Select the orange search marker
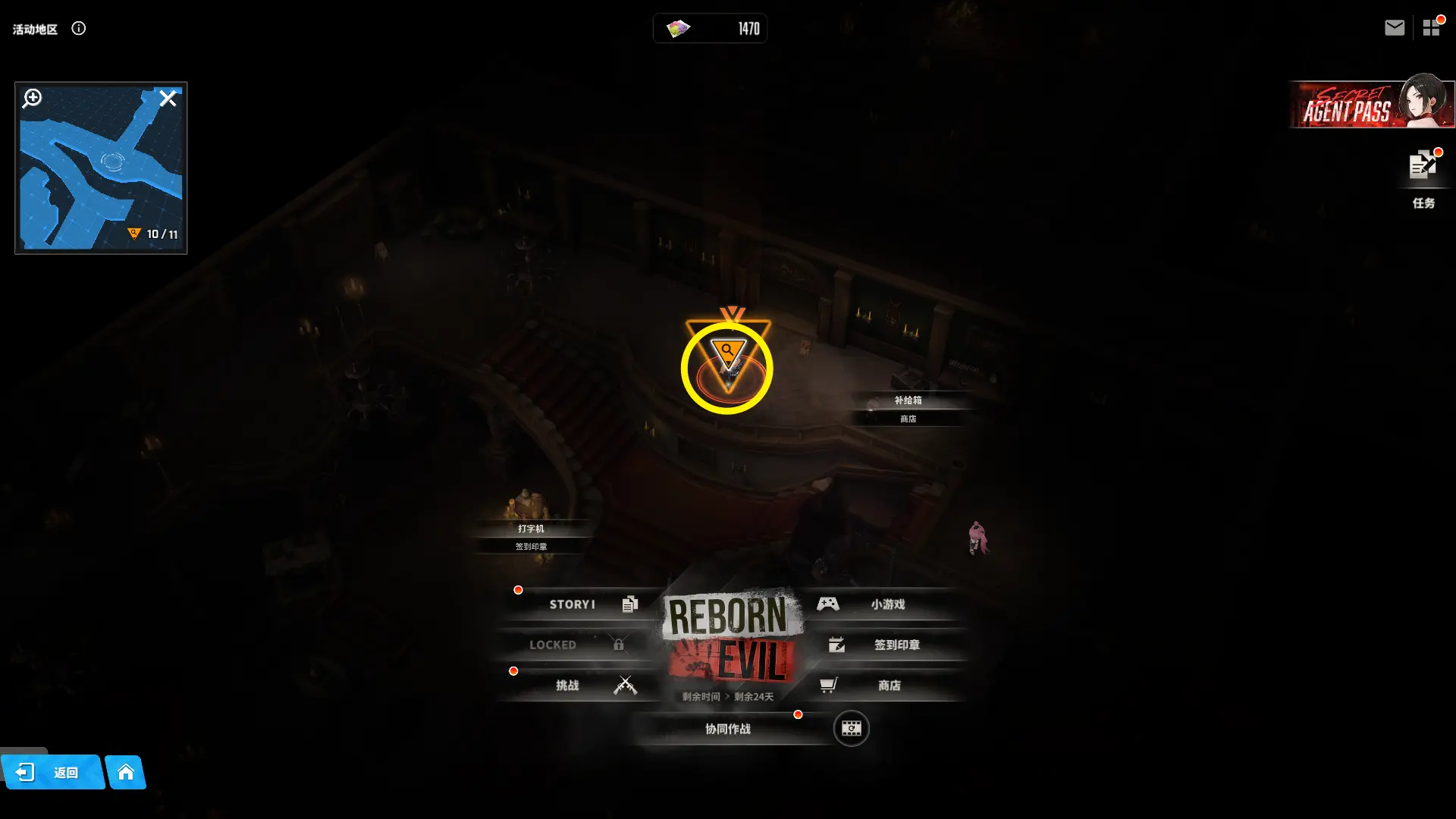This screenshot has height=819, width=1456. tap(728, 353)
